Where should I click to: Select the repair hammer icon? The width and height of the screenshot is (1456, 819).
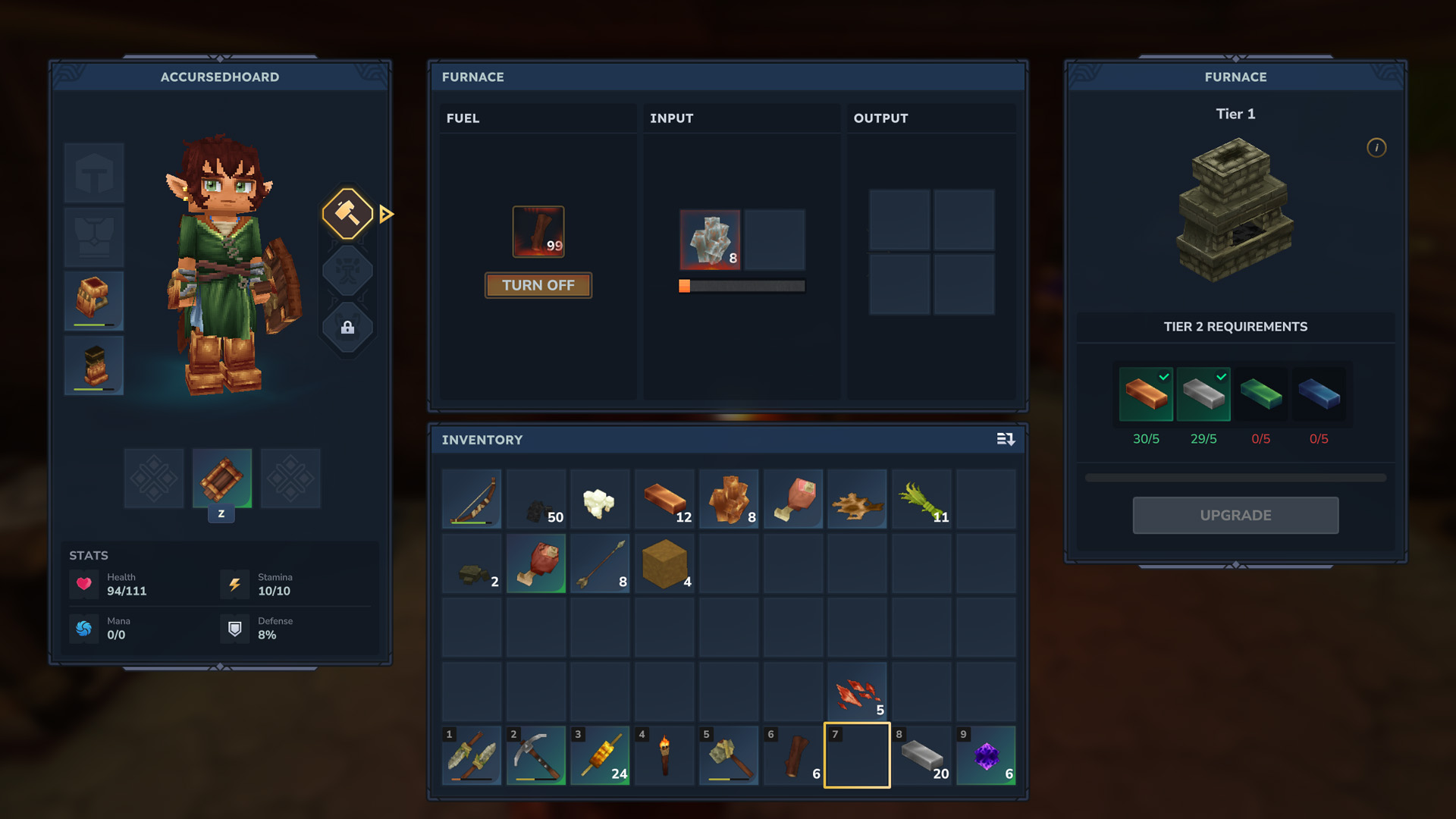tap(347, 214)
